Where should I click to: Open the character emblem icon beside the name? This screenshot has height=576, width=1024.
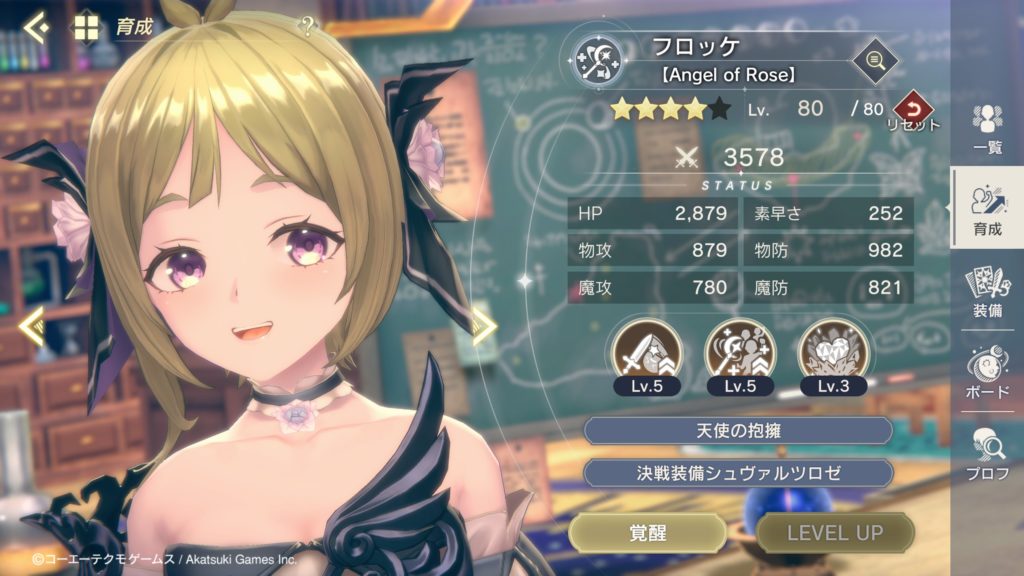click(x=598, y=61)
